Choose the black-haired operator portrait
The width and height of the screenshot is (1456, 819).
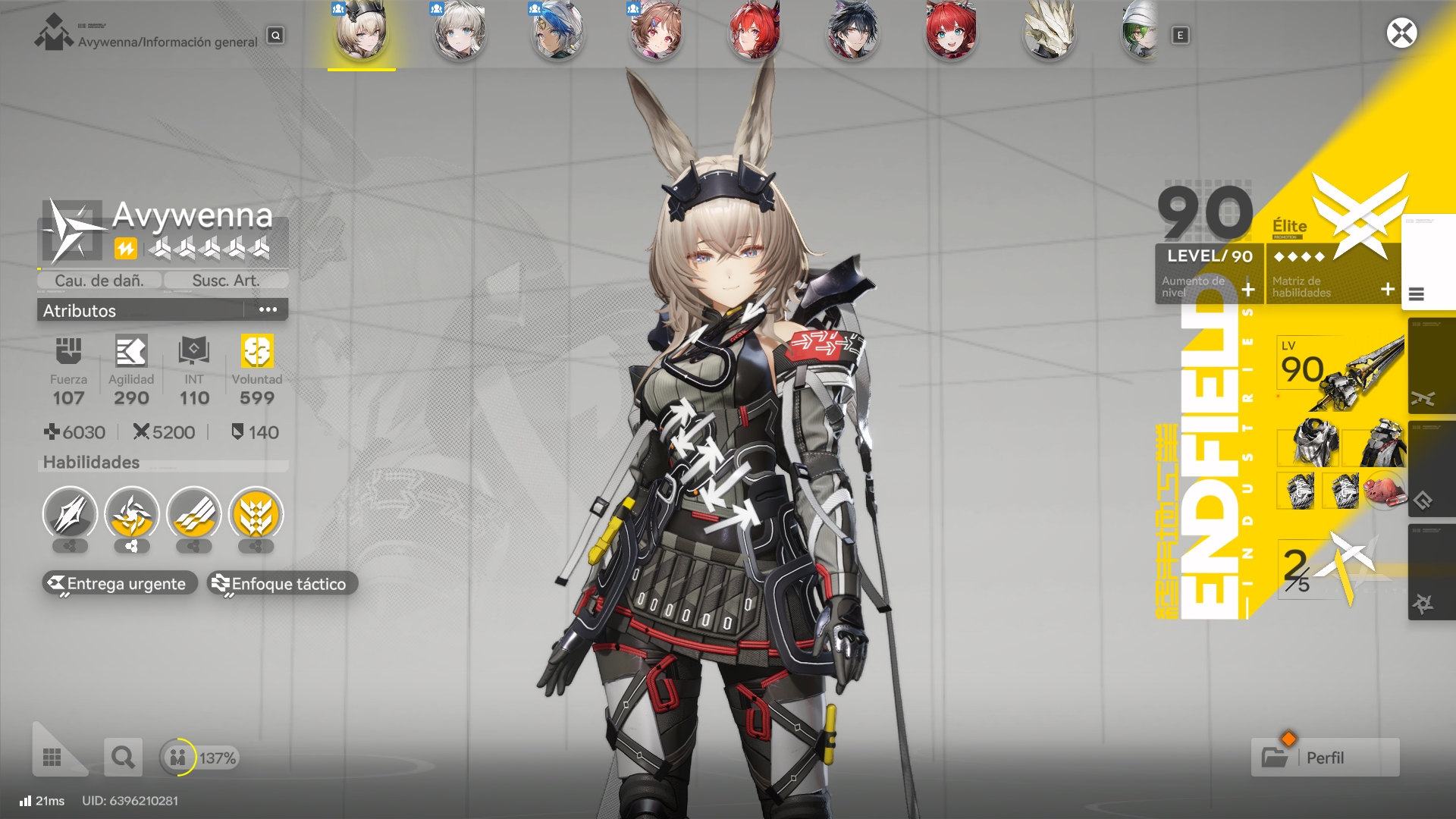tap(852, 33)
